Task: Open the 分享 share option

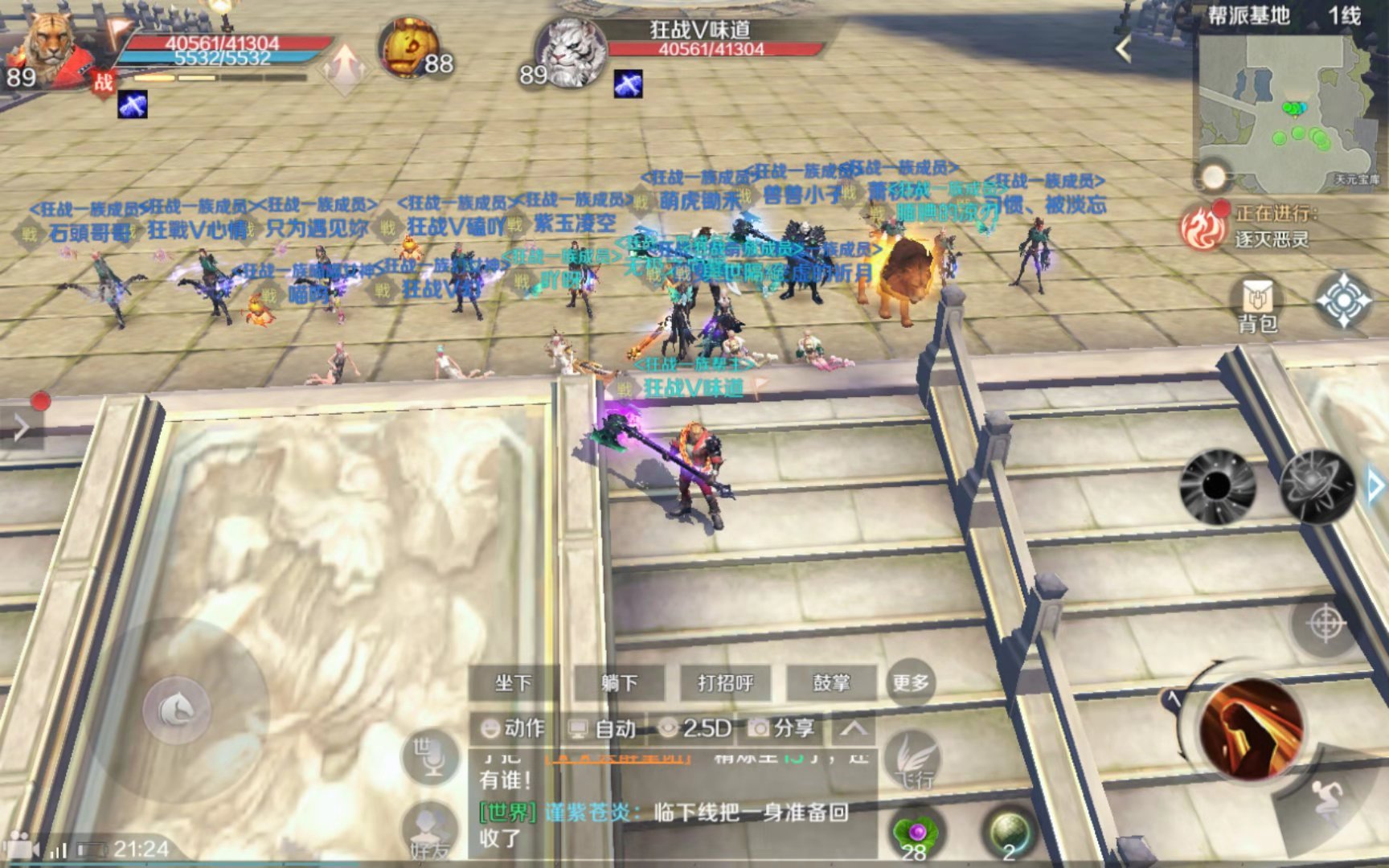Action: (782, 728)
